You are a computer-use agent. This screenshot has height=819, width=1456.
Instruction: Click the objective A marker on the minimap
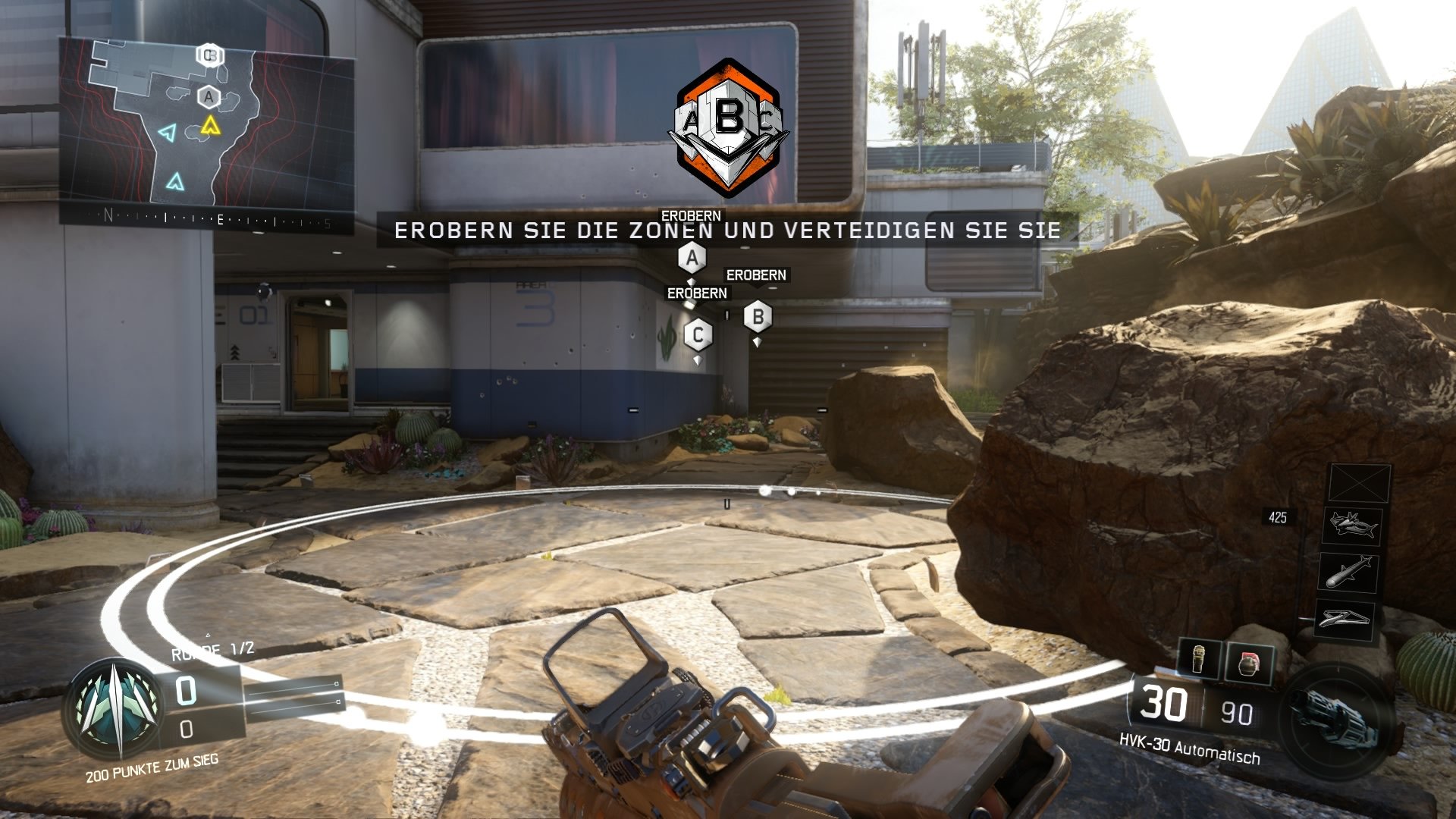[x=208, y=97]
